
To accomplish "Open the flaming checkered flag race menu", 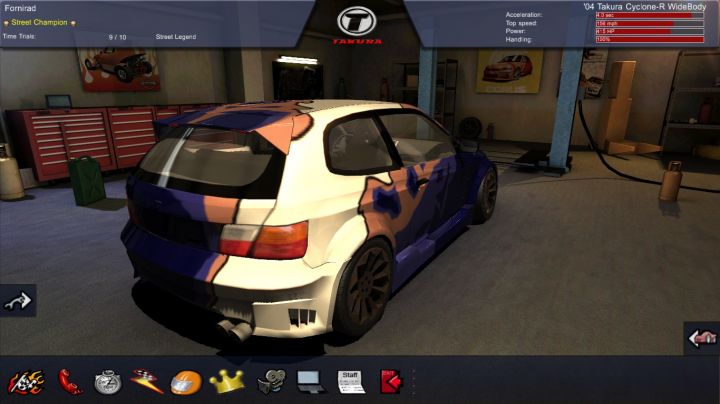I will pyautogui.click(x=26, y=381).
